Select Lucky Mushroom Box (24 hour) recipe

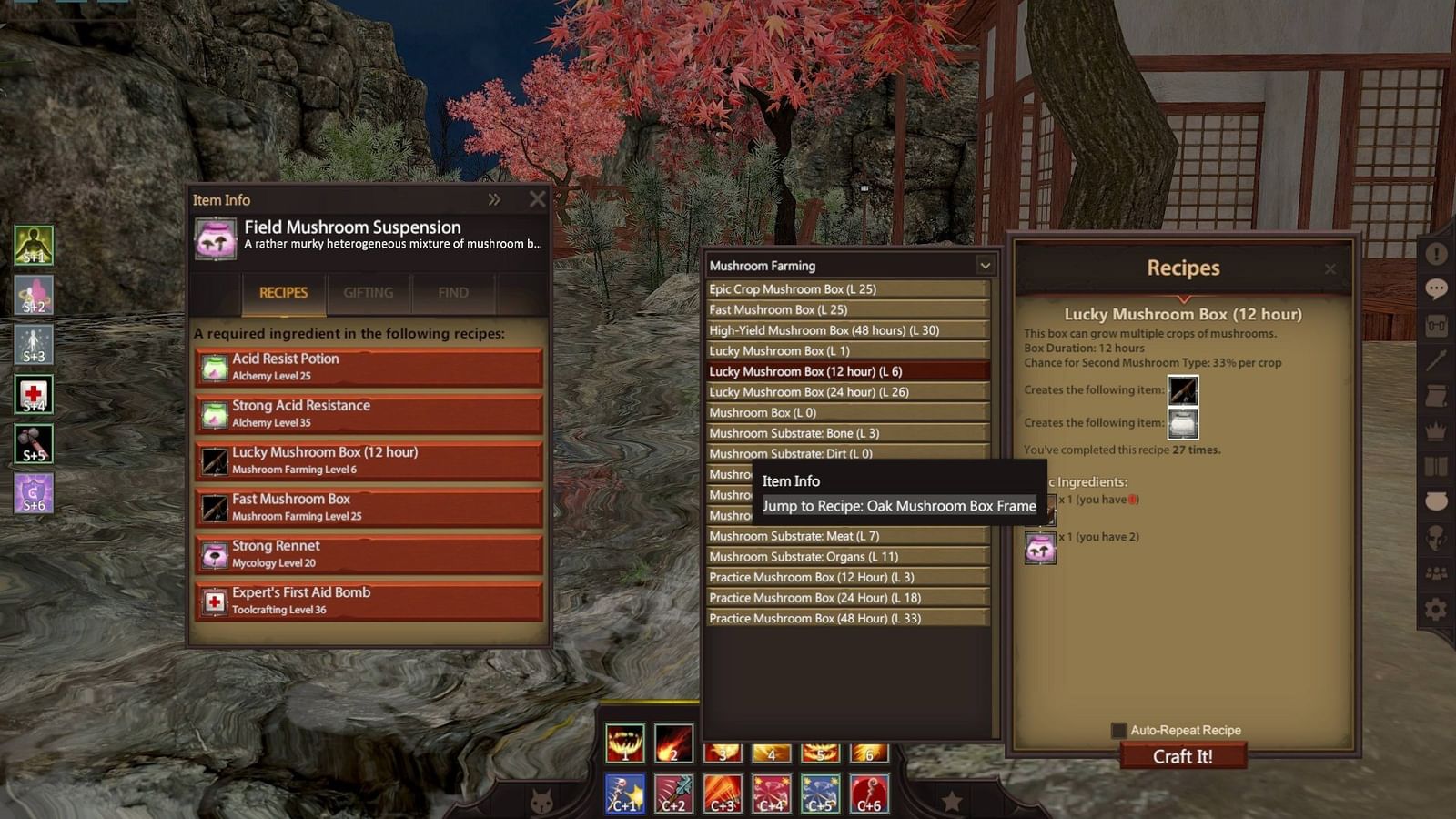click(x=846, y=391)
